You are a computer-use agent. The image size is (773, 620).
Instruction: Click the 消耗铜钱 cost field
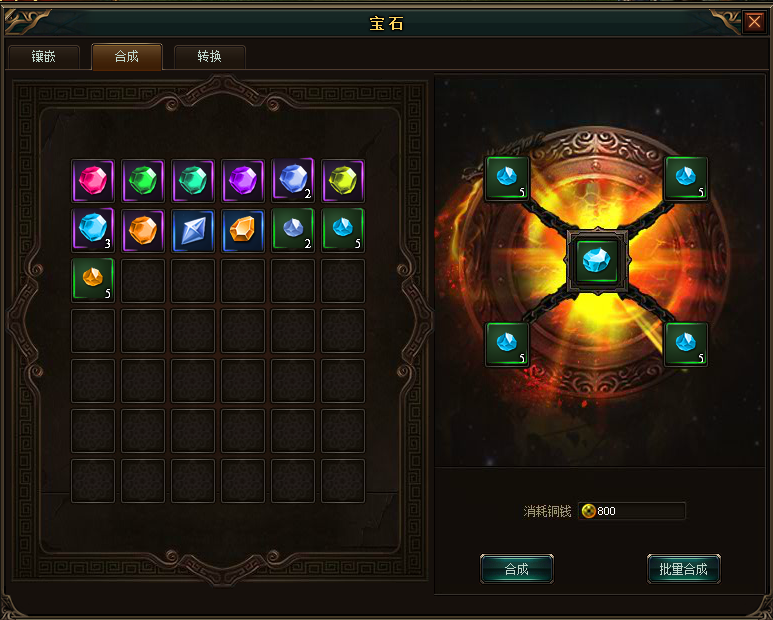pyautogui.click(x=632, y=511)
